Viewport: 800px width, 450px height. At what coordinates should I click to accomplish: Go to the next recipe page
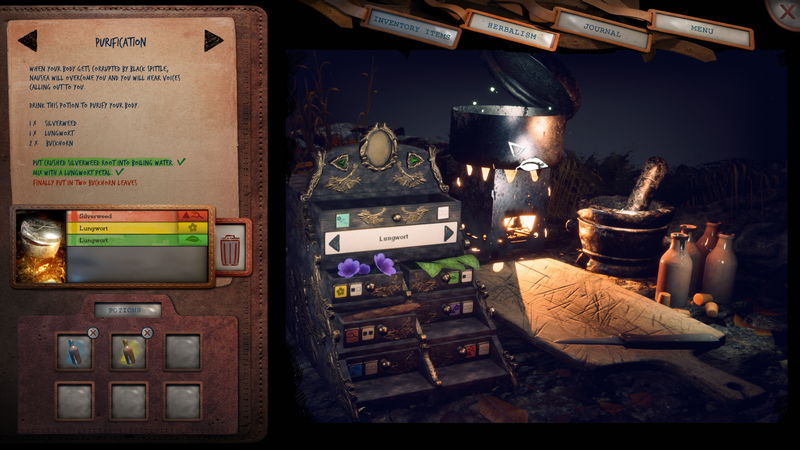pyautogui.click(x=214, y=40)
